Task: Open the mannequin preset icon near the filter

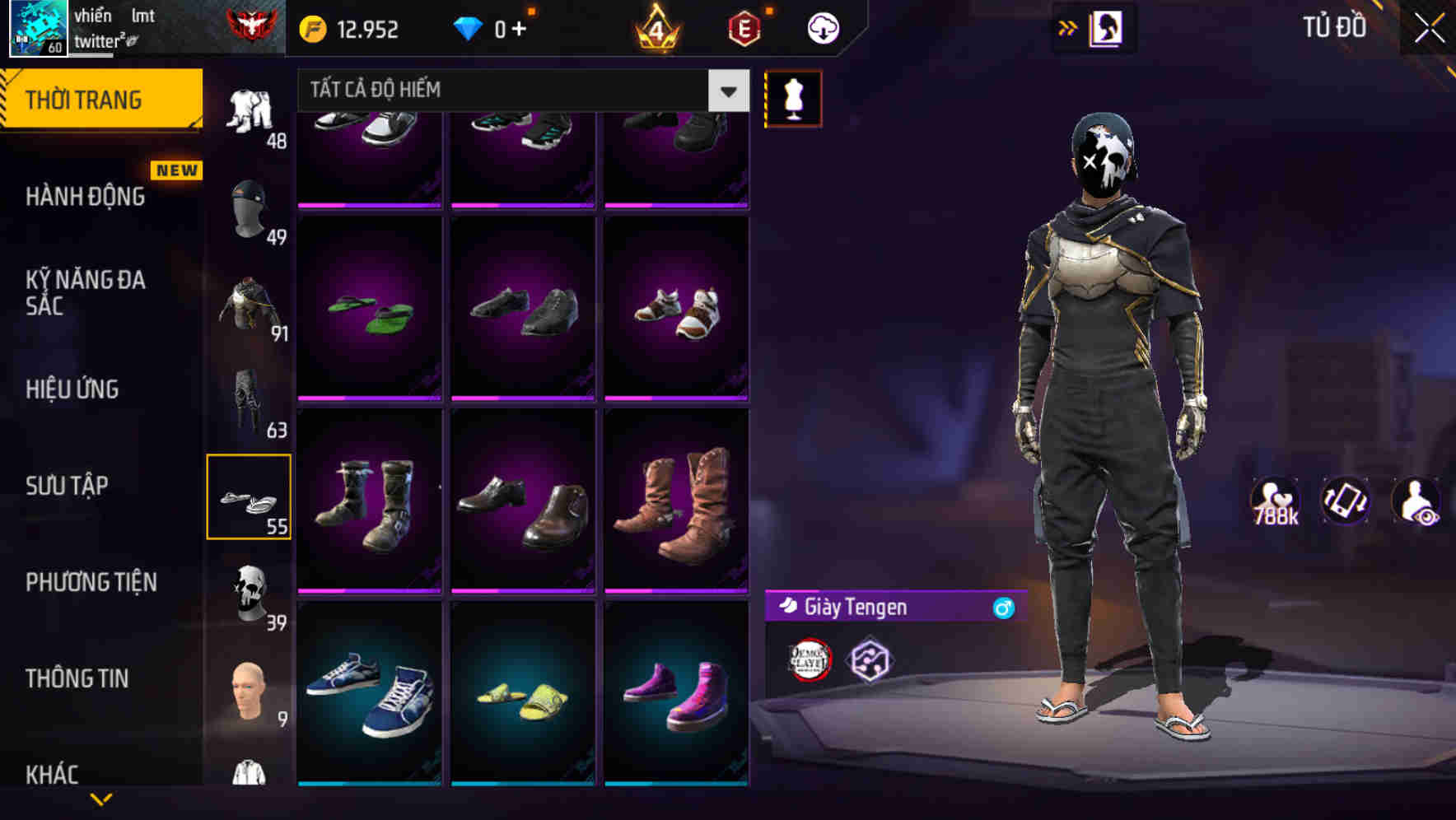Action: [792, 97]
